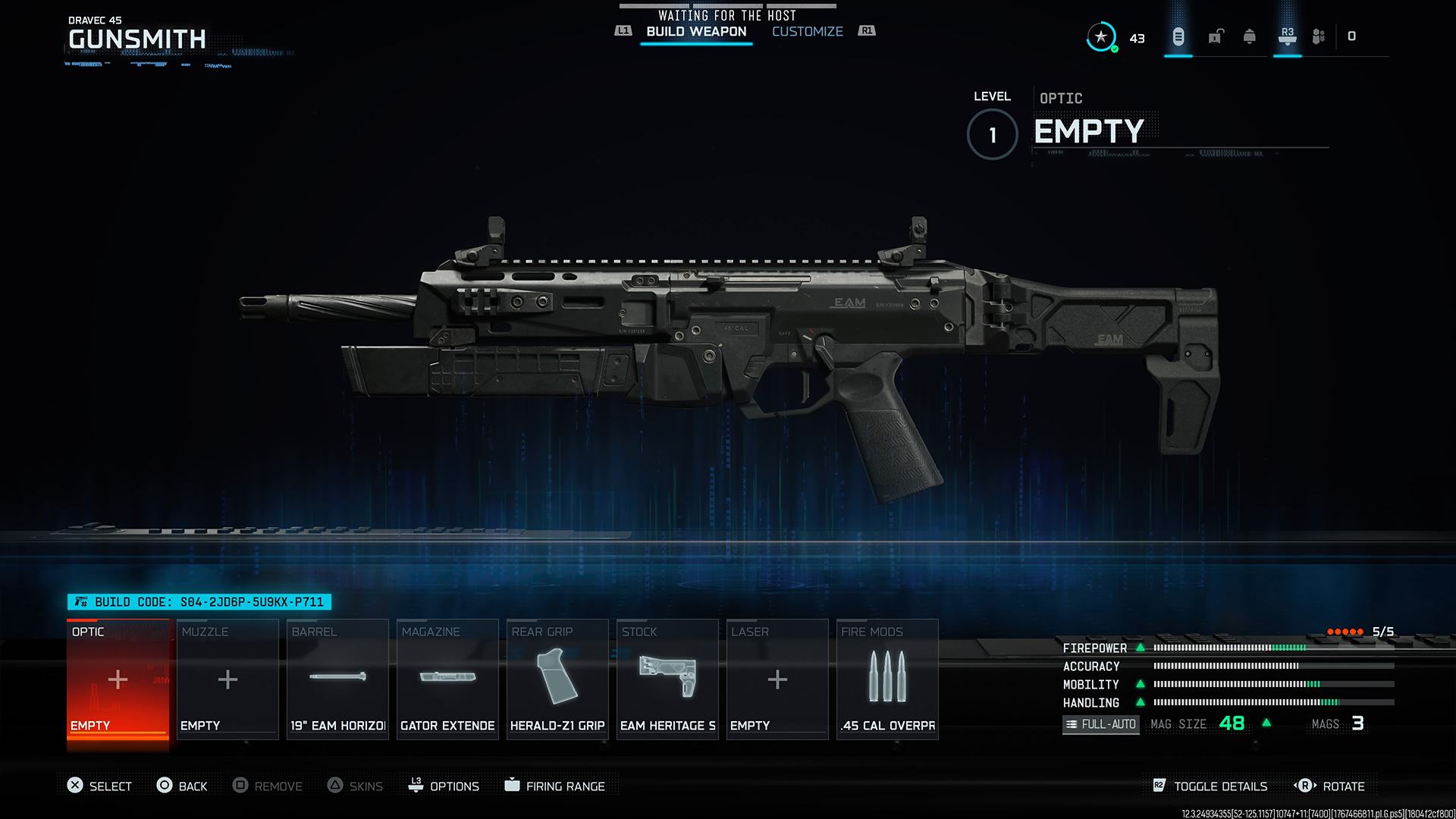Screen dimensions: 1456x819
Task: Select the 19" EAM Horizon barrel icon
Action: [x=337, y=679]
